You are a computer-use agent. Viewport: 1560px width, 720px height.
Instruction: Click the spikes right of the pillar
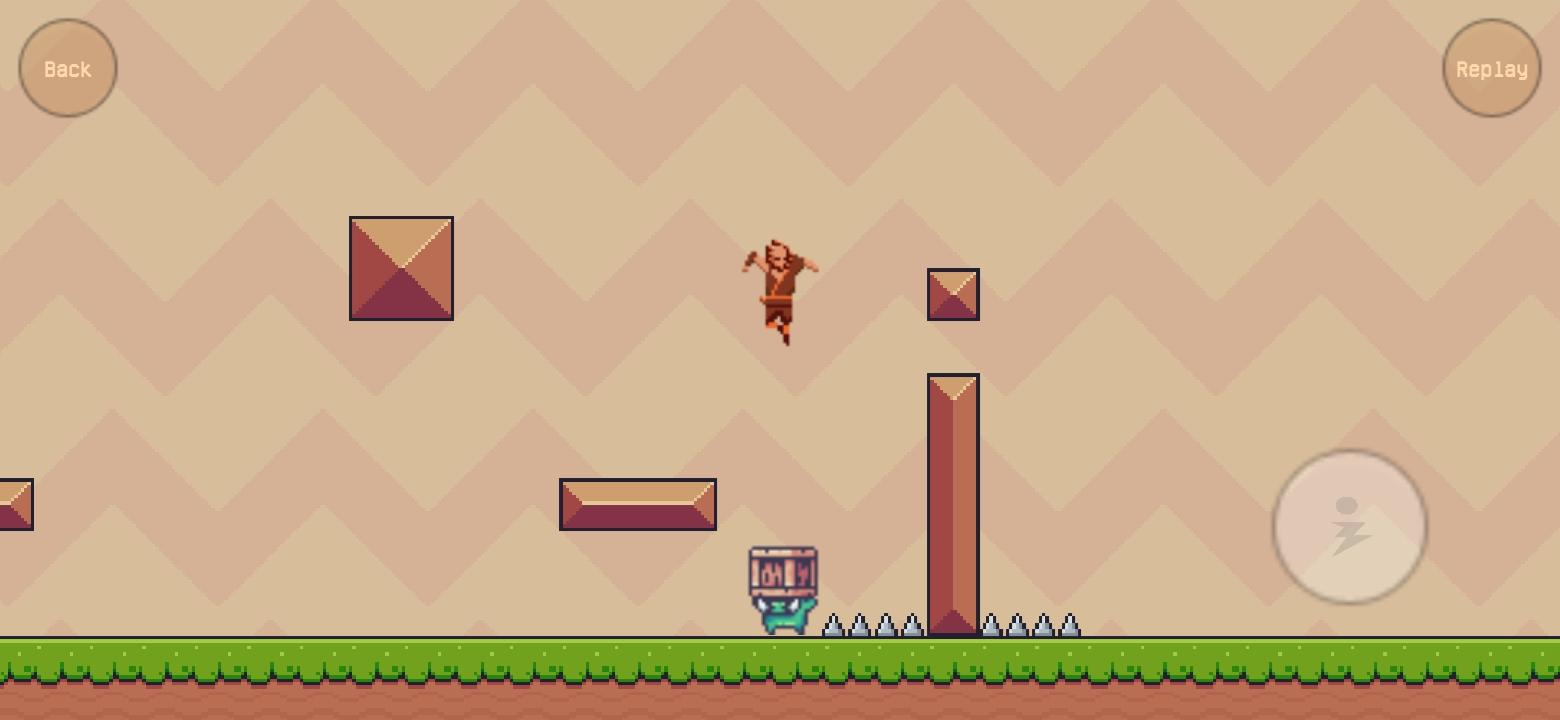coord(1030,627)
